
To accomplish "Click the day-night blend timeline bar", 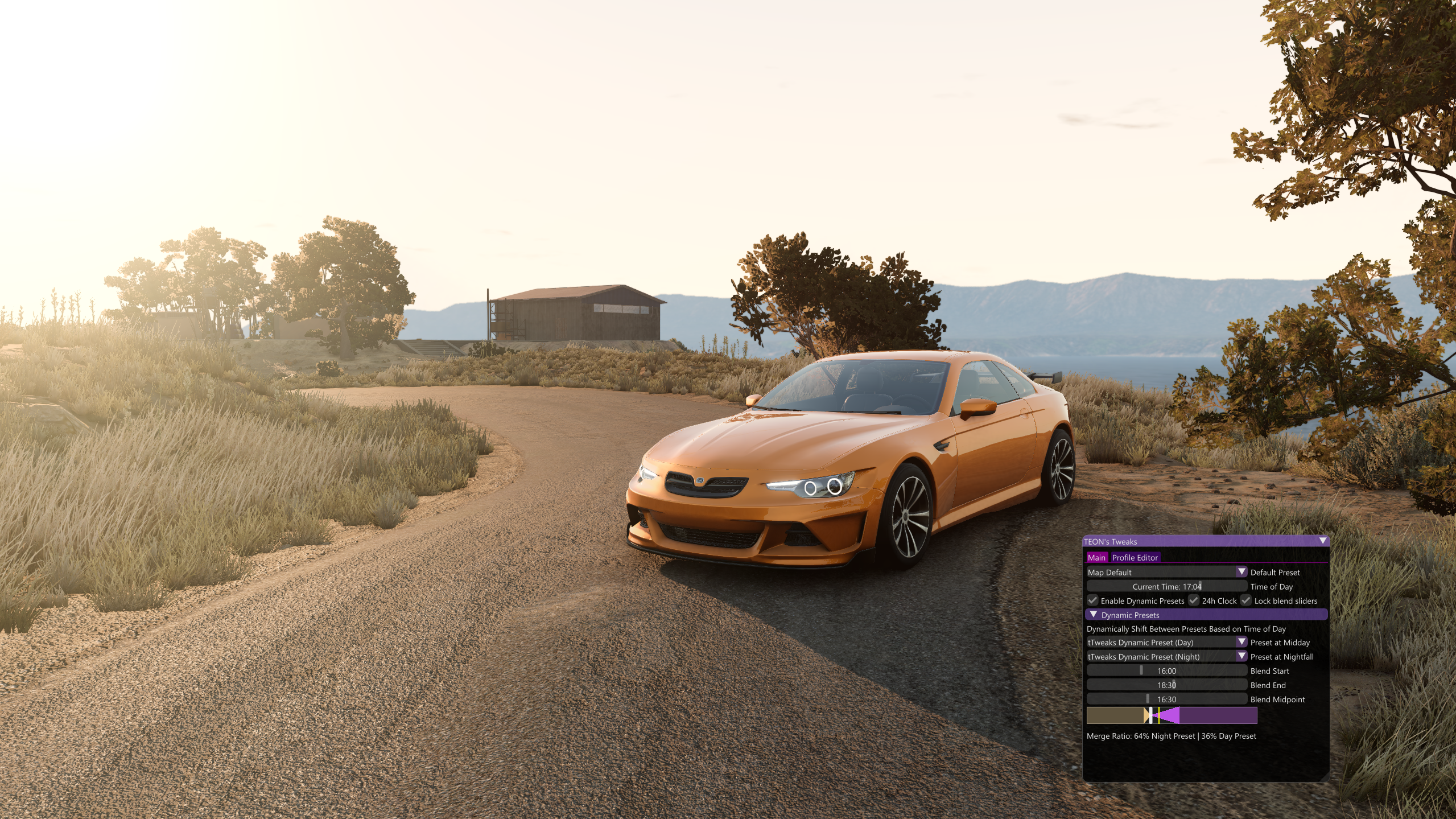I will [1172, 715].
